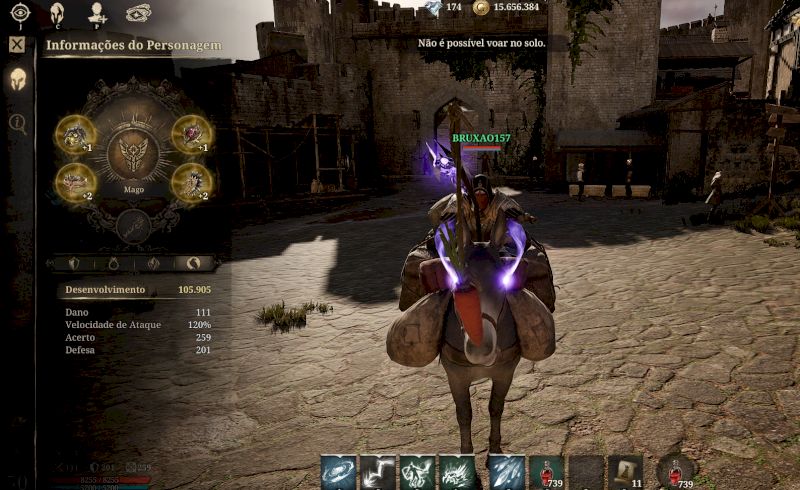Select the lower-right +2 skill orb
The width and height of the screenshot is (800, 490).
[x=191, y=182]
